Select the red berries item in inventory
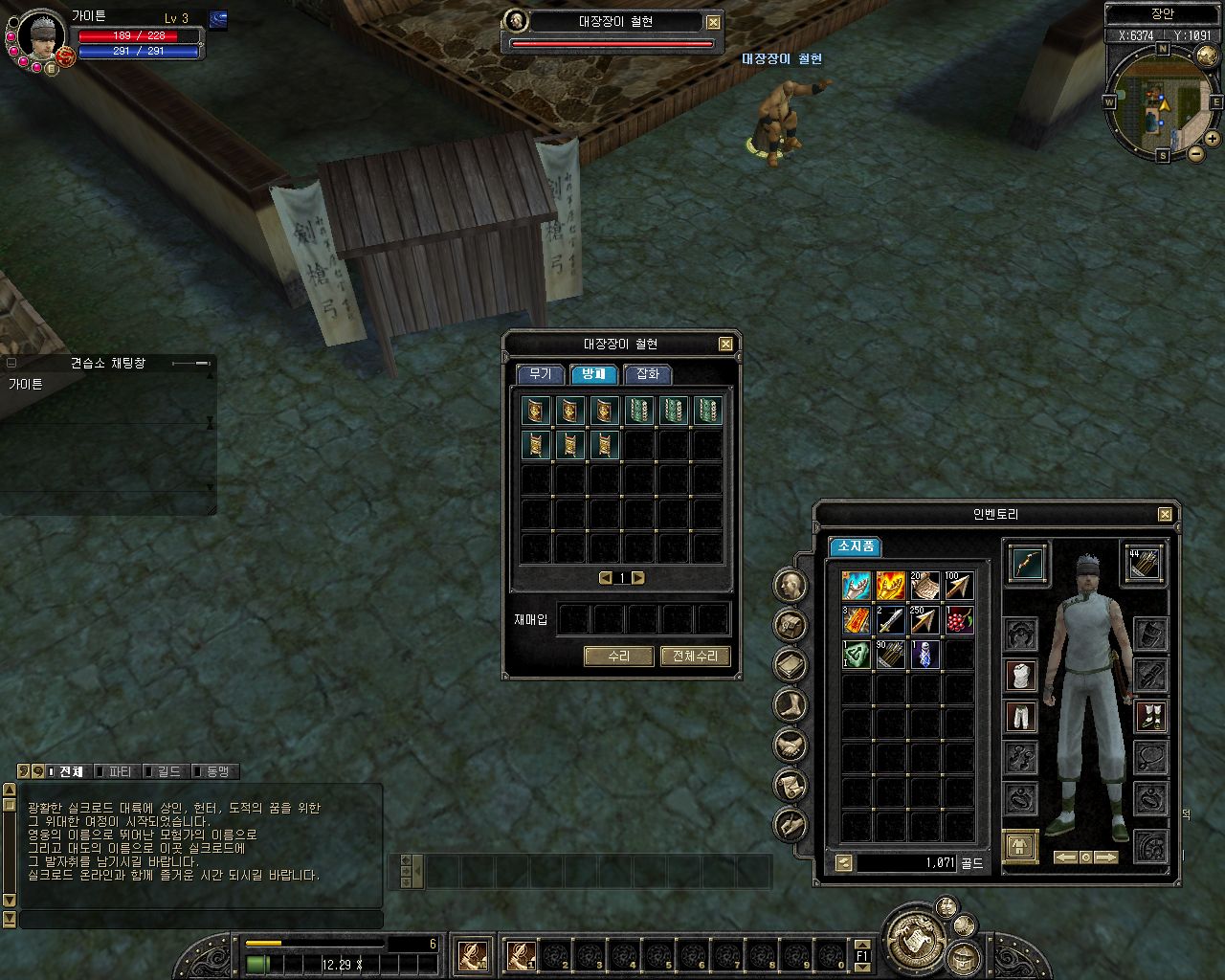This screenshot has height=980, width=1225. 958,620
